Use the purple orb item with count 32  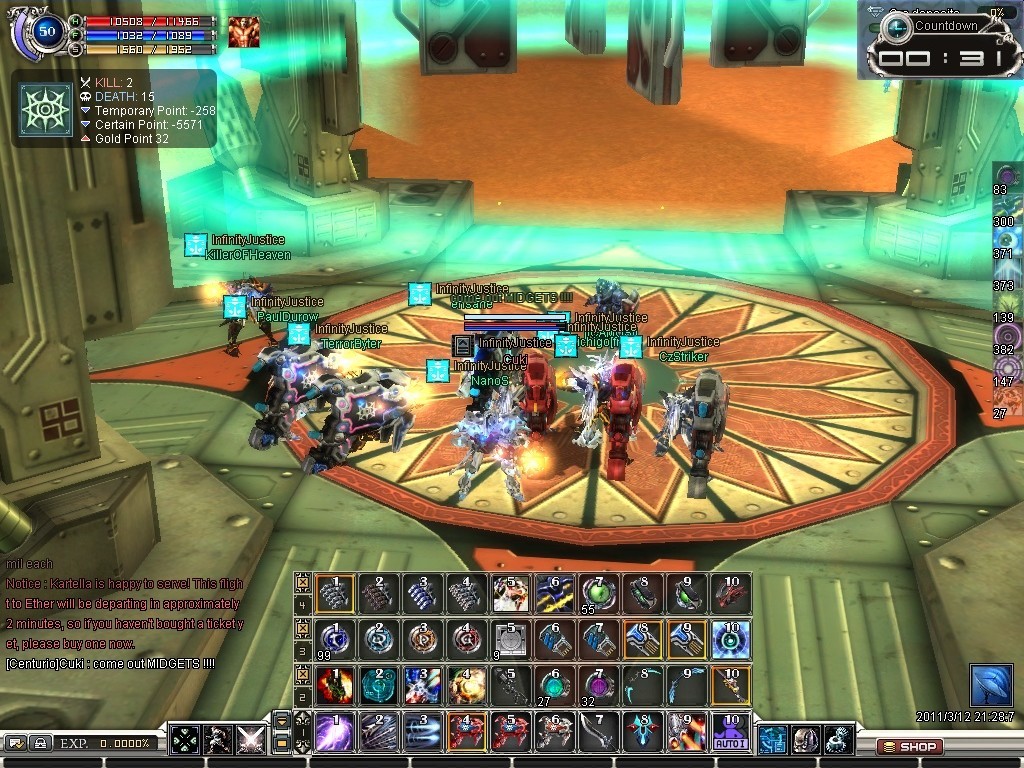click(x=598, y=686)
